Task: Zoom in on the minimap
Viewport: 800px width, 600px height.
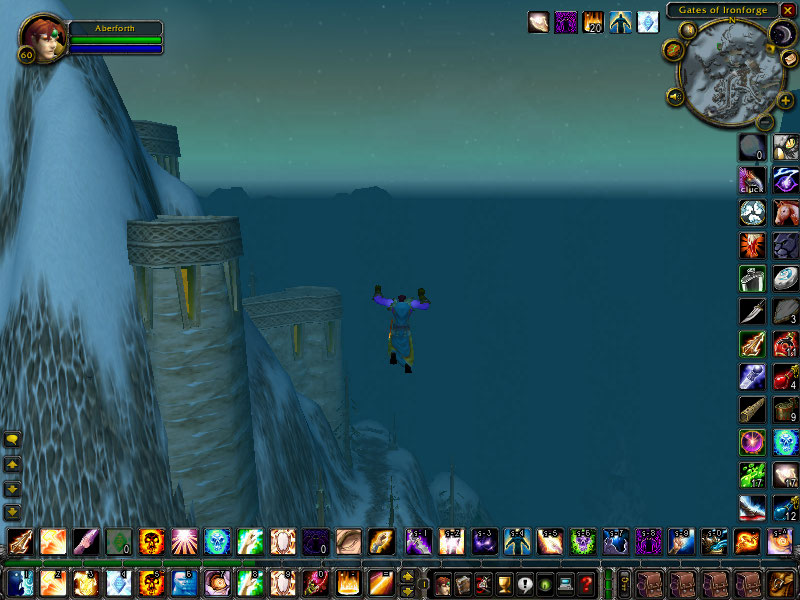Action: coord(785,101)
